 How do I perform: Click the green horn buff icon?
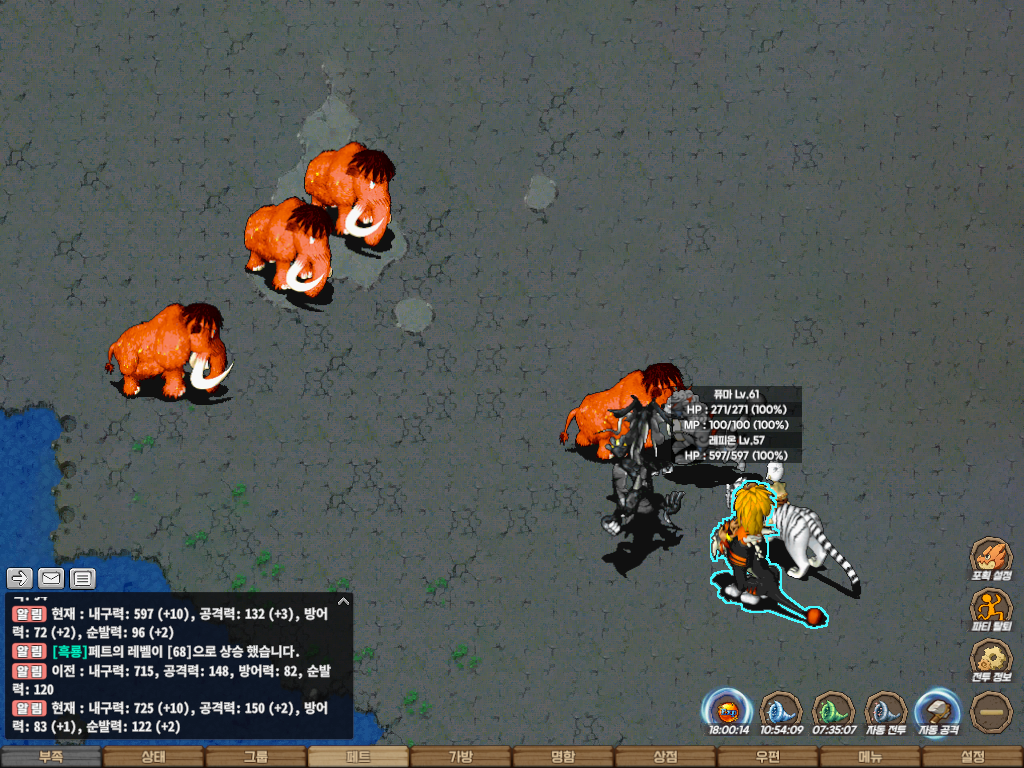[x=833, y=710]
